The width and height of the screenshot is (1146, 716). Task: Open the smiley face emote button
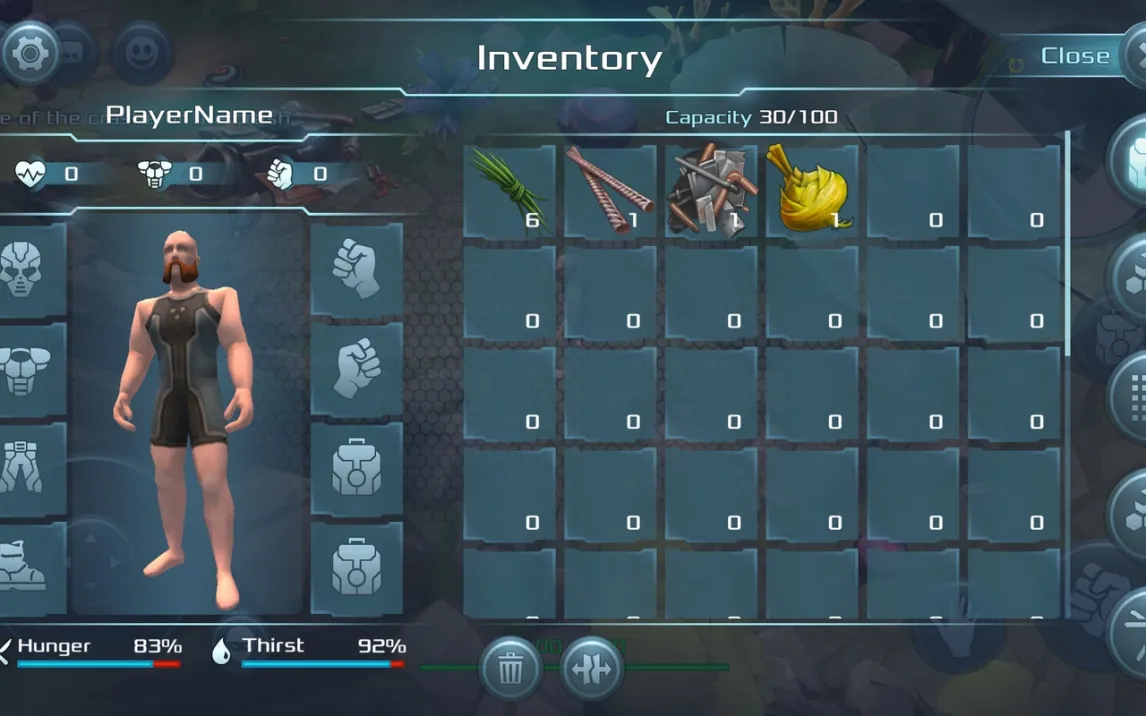[x=141, y=52]
